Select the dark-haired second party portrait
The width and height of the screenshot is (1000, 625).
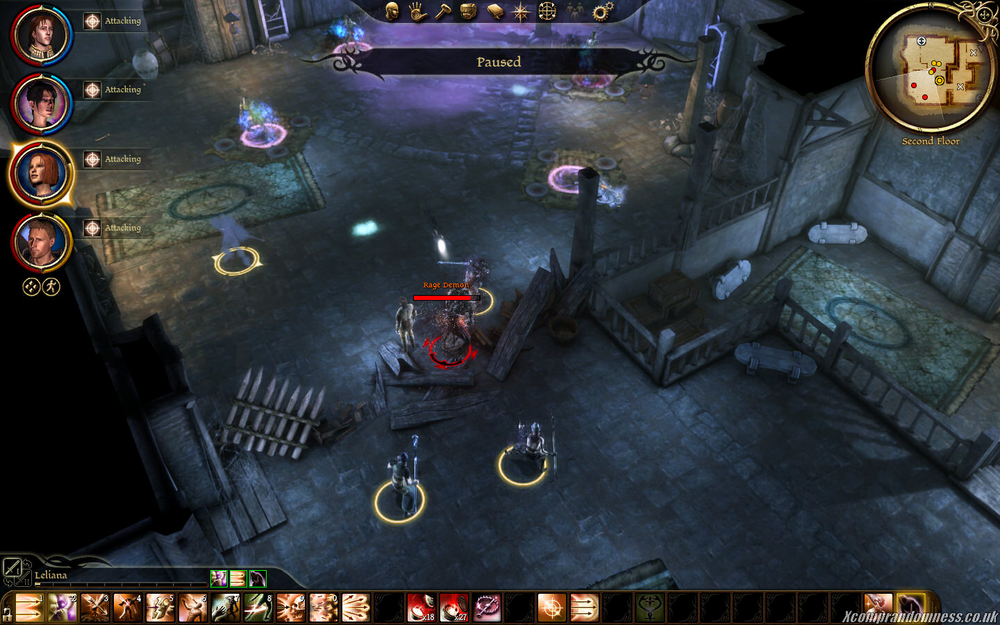coord(41,104)
